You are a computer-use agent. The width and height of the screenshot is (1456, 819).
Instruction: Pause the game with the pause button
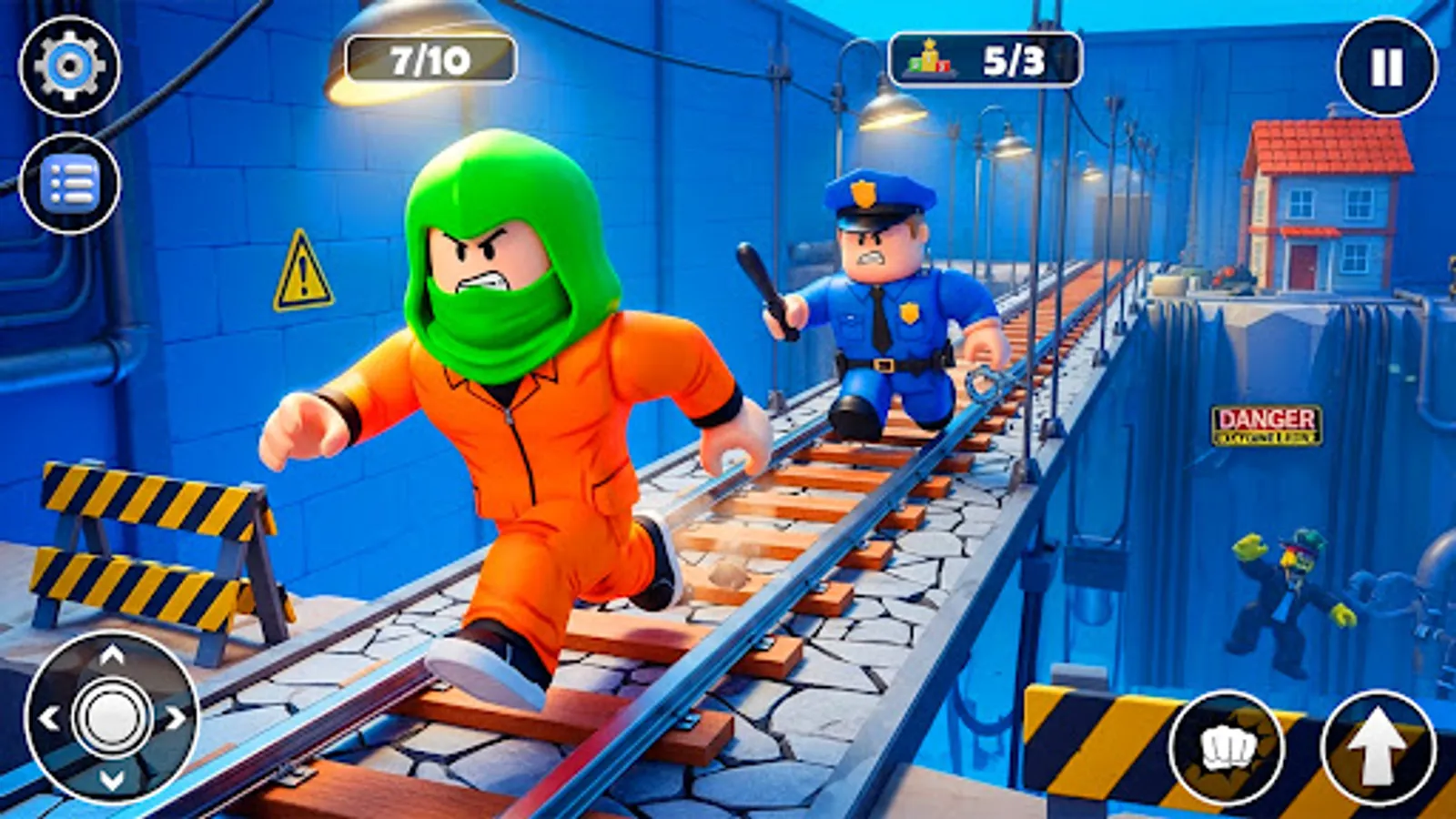1384,64
